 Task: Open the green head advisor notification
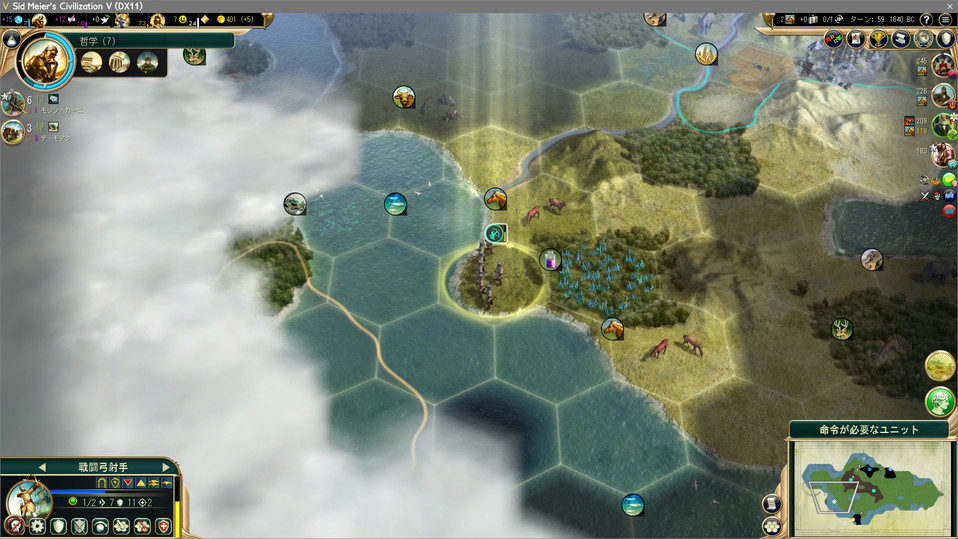point(939,402)
